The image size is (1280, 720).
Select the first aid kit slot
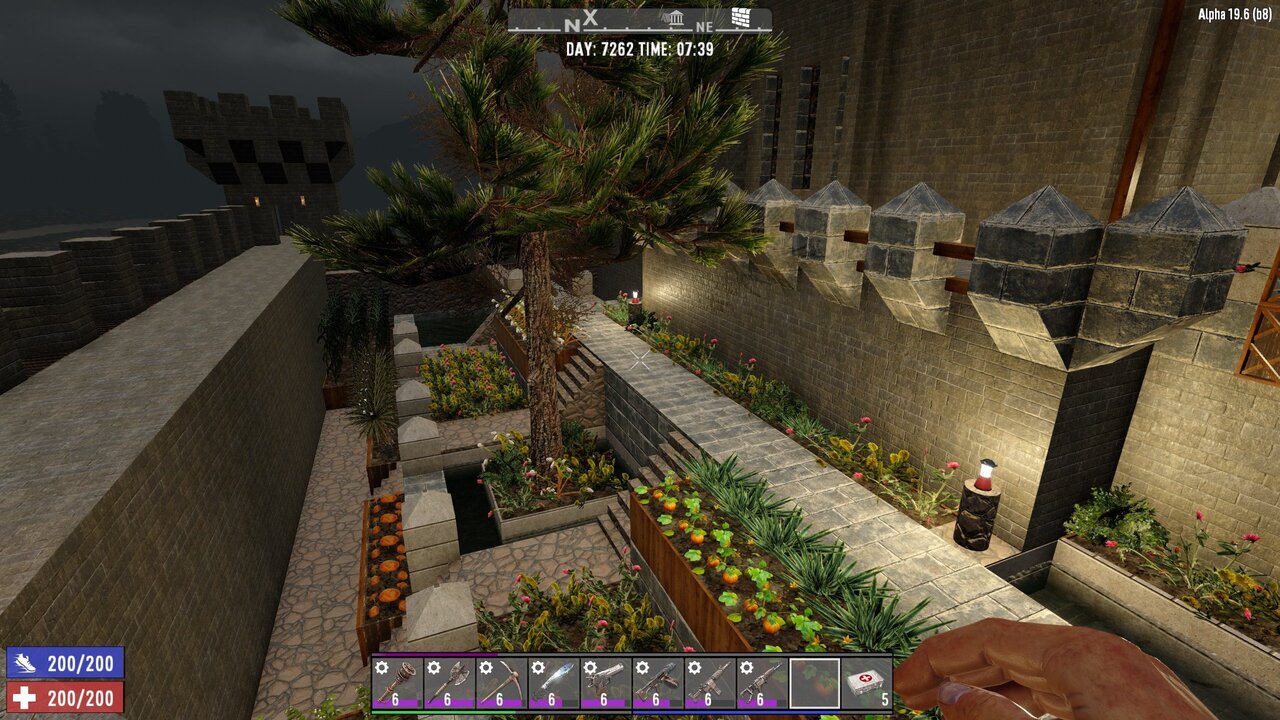point(866,682)
